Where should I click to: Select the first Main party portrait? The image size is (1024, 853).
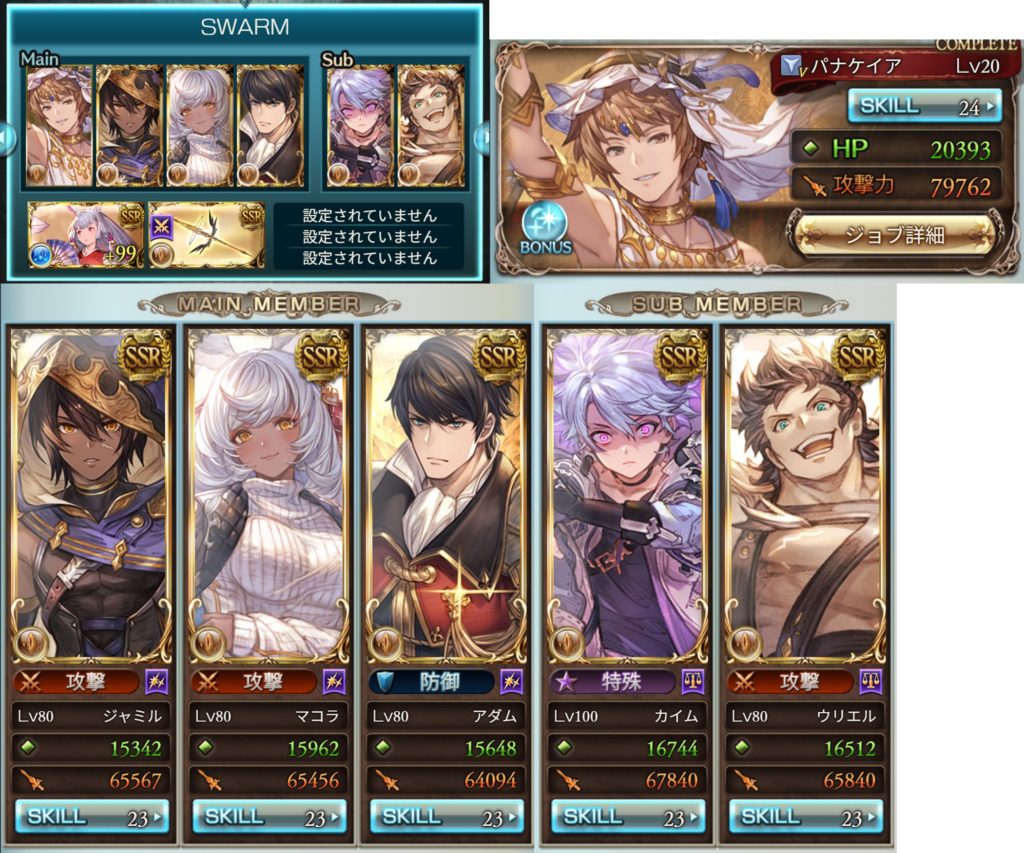pyautogui.click(x=59, y=127)
